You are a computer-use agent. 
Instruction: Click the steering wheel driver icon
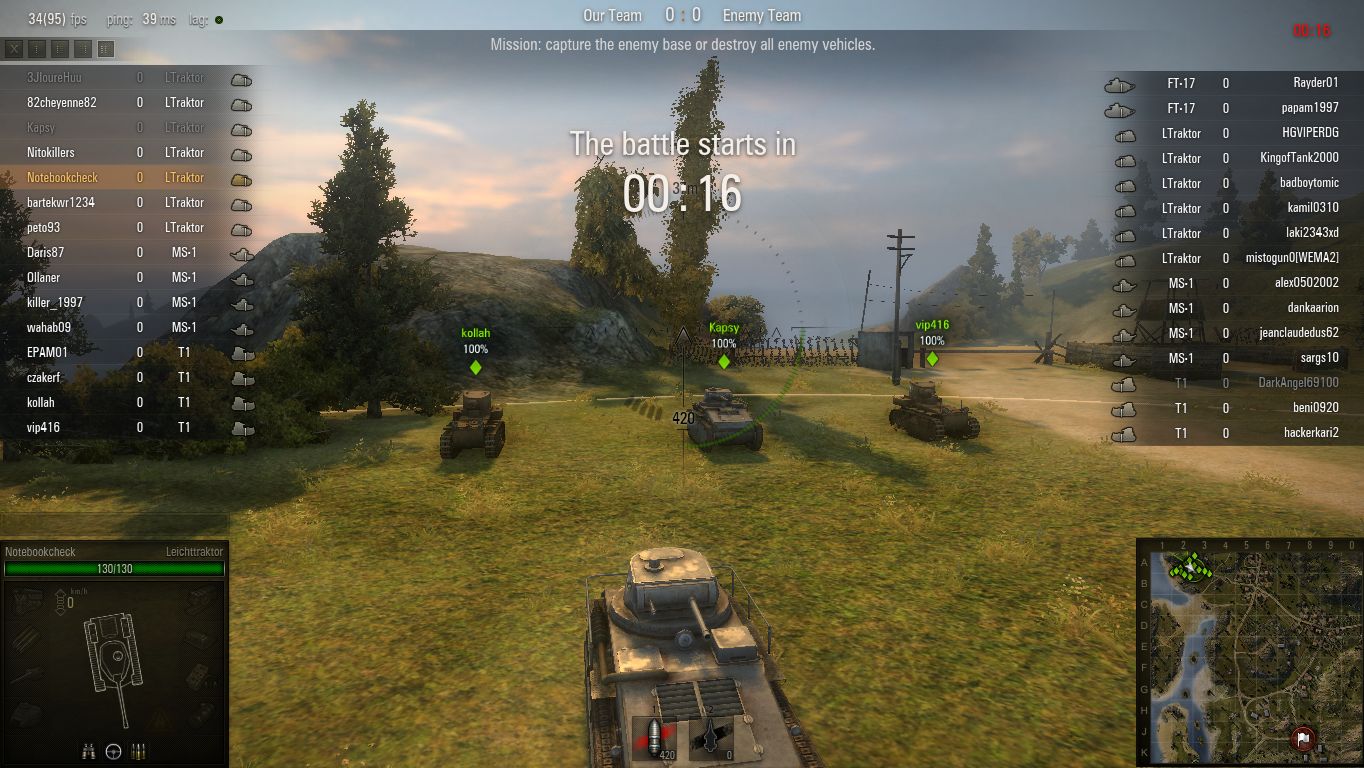click(114, 751)
